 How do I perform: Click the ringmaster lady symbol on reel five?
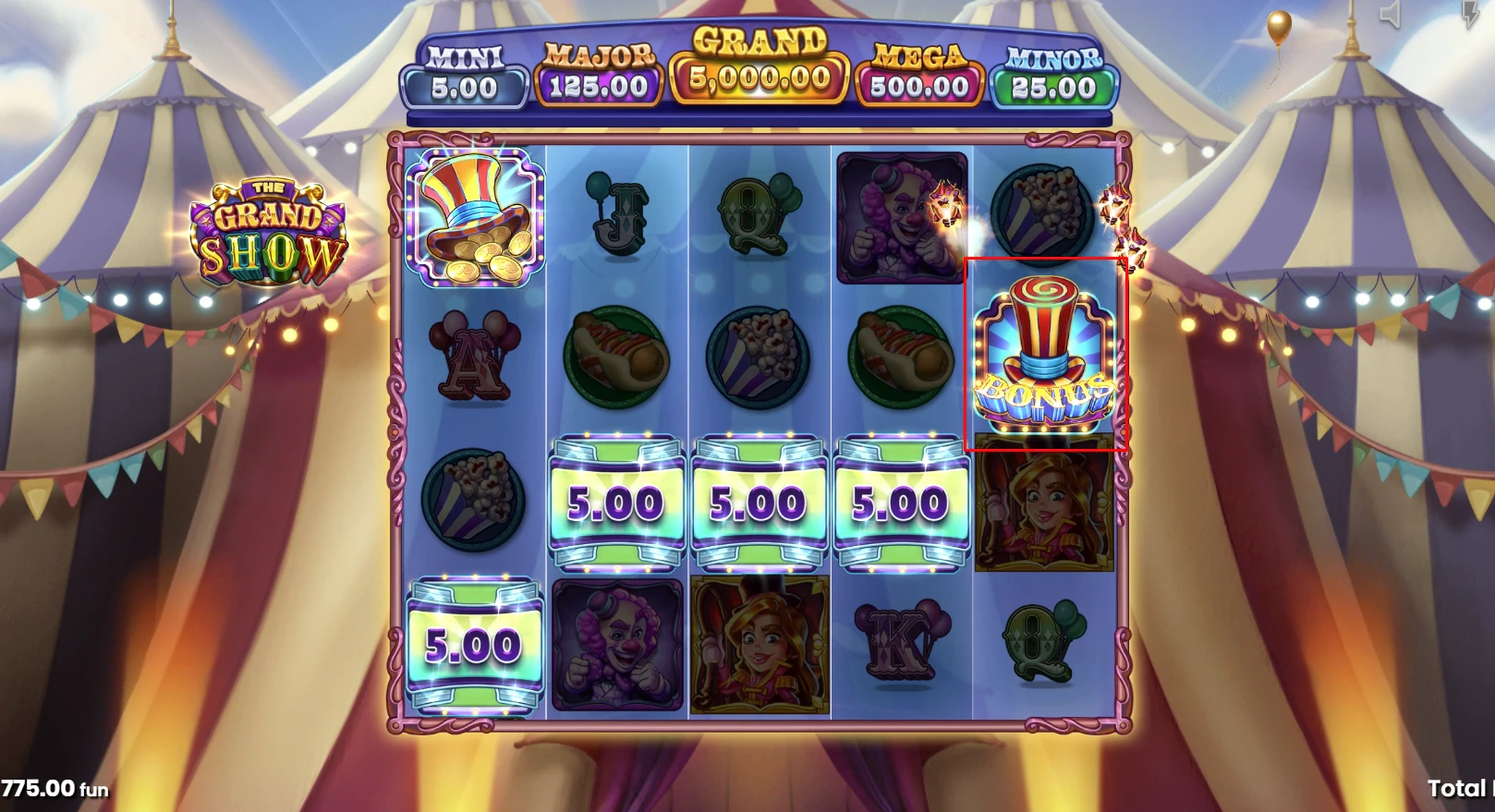[1044, 503]
